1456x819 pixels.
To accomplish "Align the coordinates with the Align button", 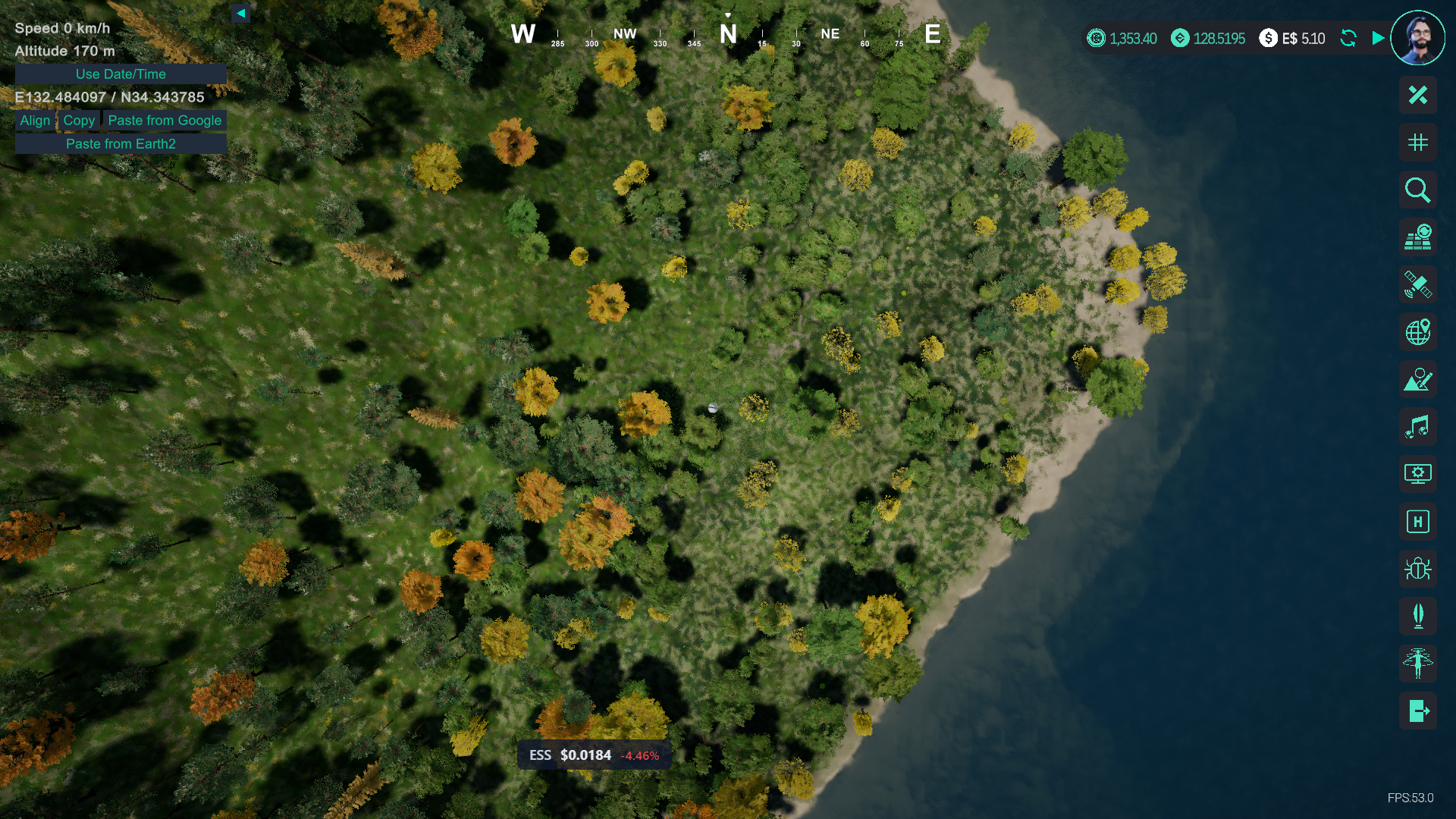I will (35, 121).
